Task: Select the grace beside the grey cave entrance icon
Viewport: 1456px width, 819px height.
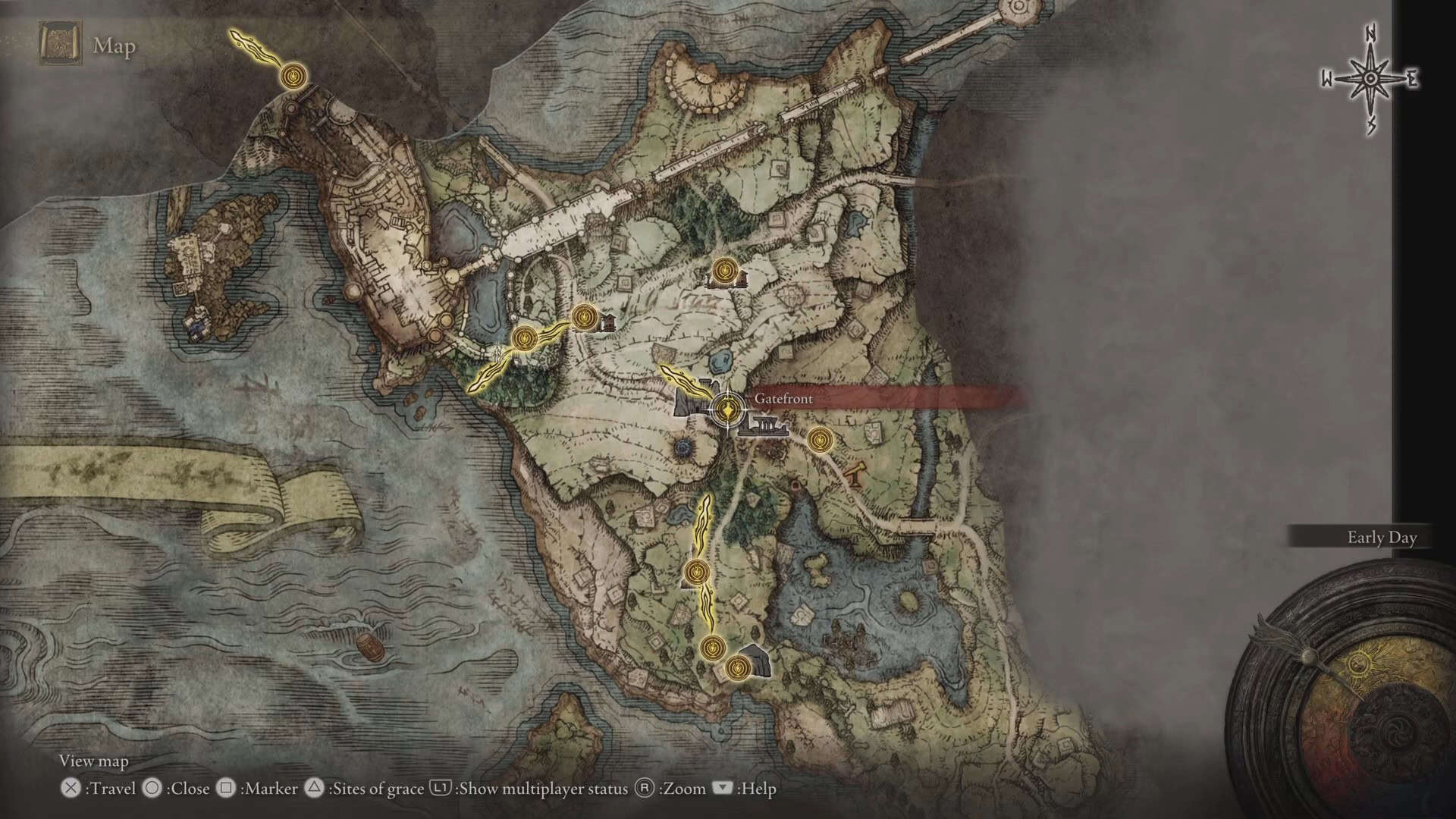Action: point(737,668)
